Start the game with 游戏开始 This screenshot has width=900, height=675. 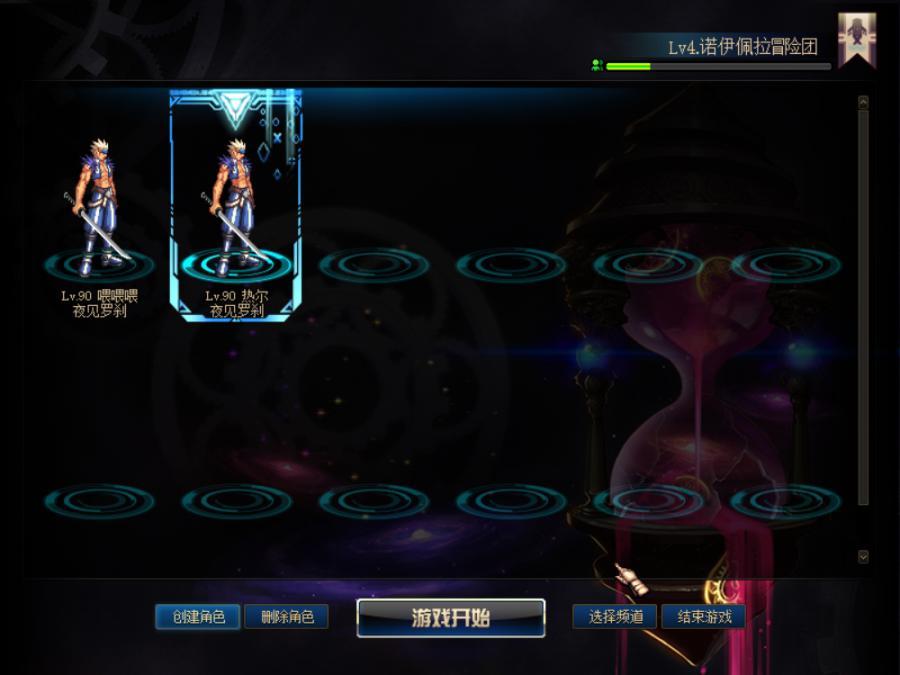coord(451,618)
